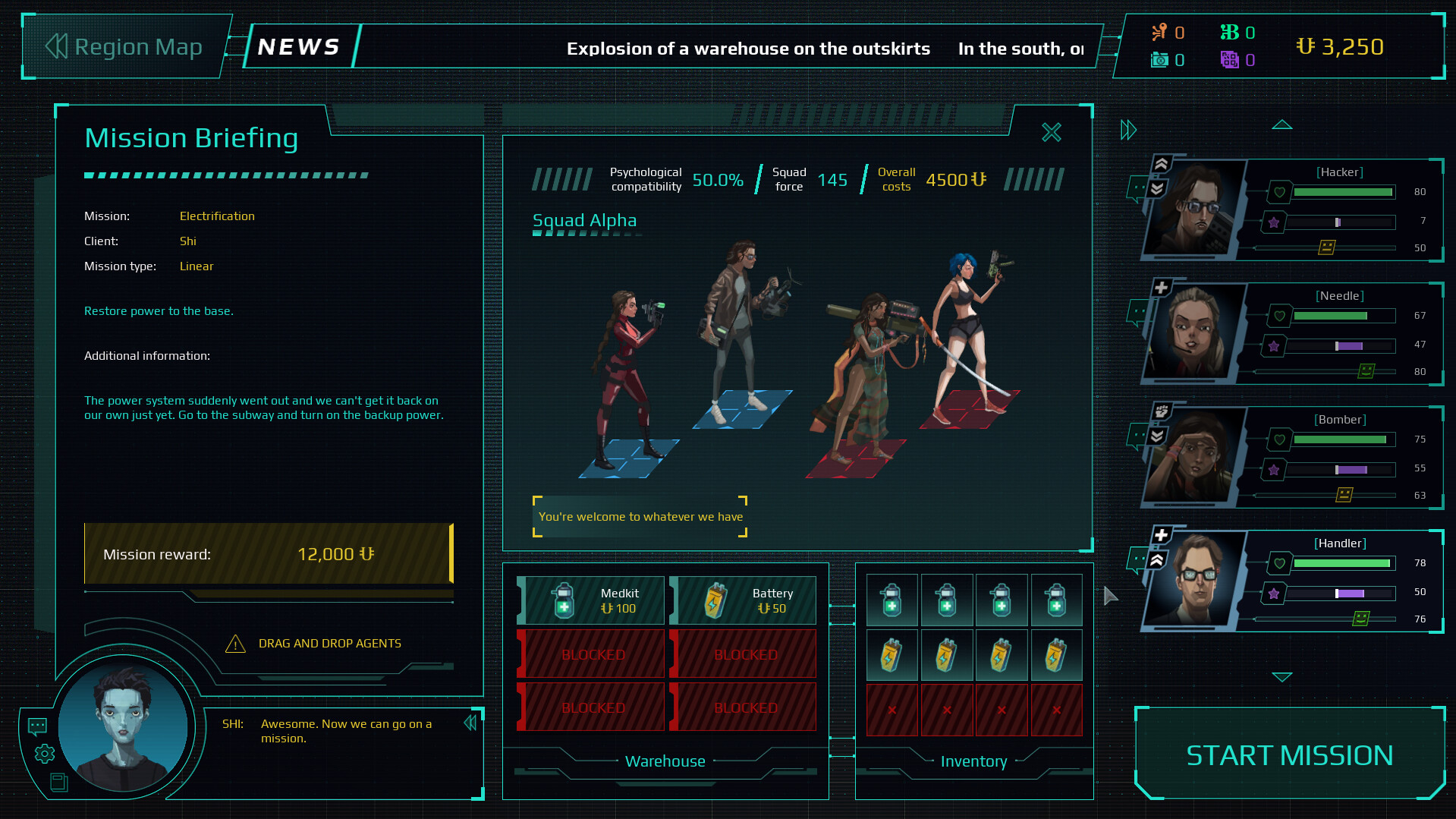The height and width of the screenshot is (819, 1456).
Task: Mute the SHI dialogue playback icon
Action: coord(470,723)
